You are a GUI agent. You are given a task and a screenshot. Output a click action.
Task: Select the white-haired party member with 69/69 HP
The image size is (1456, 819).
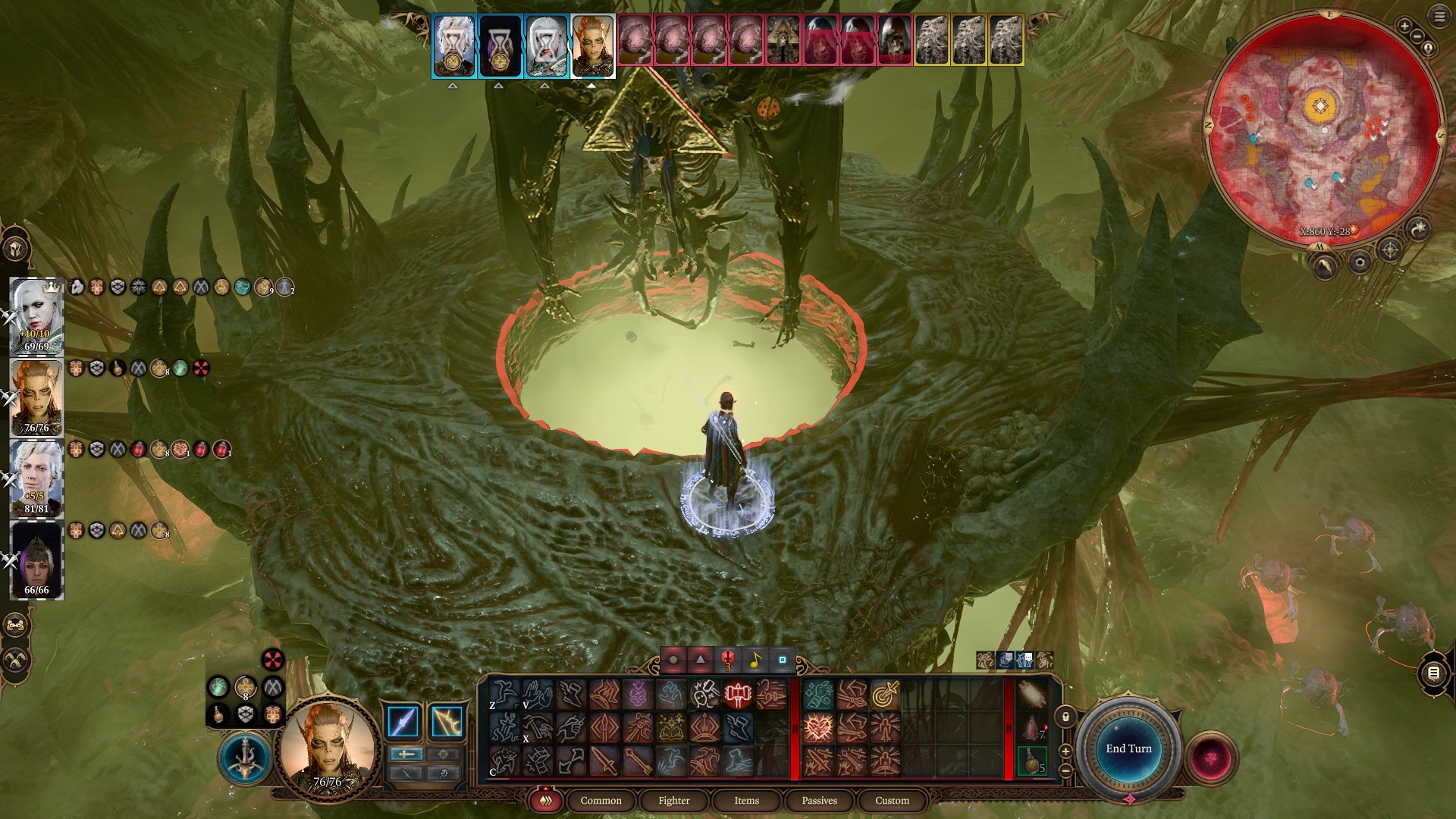coord(36,315)
